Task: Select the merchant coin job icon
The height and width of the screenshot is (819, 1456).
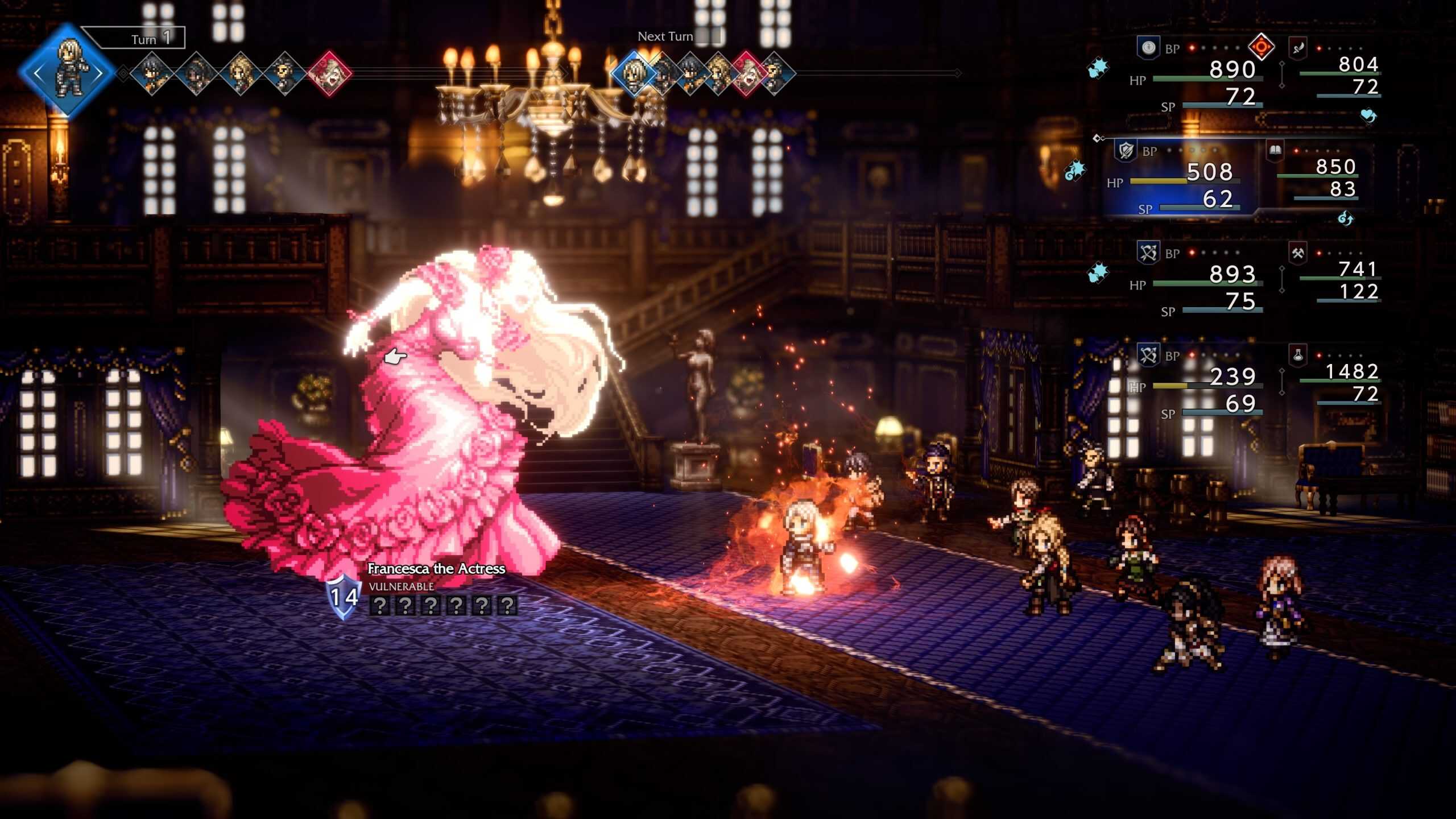Action: (1148, 48)
